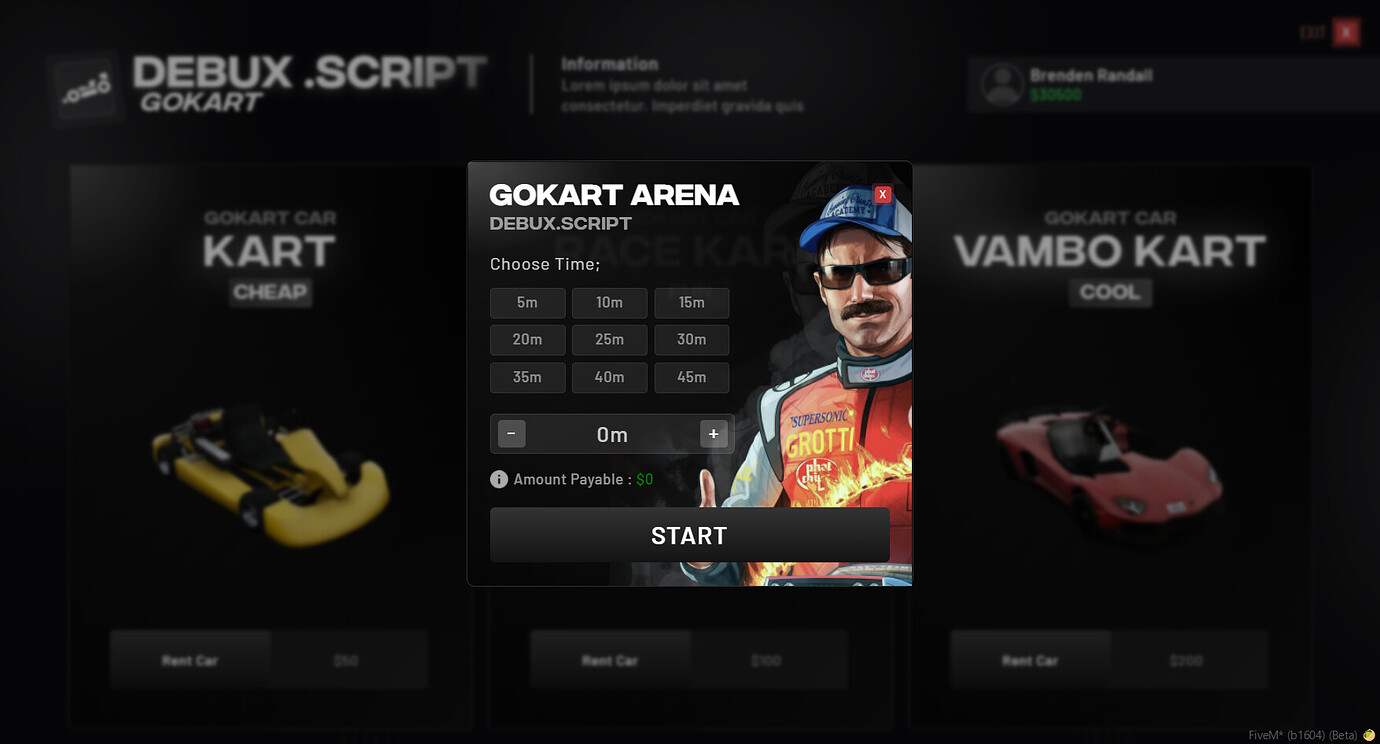The width and height of the screenshot is (1380, 744).
Task: Click Rent Car under the cheap Kart
Action: [190, 660]
